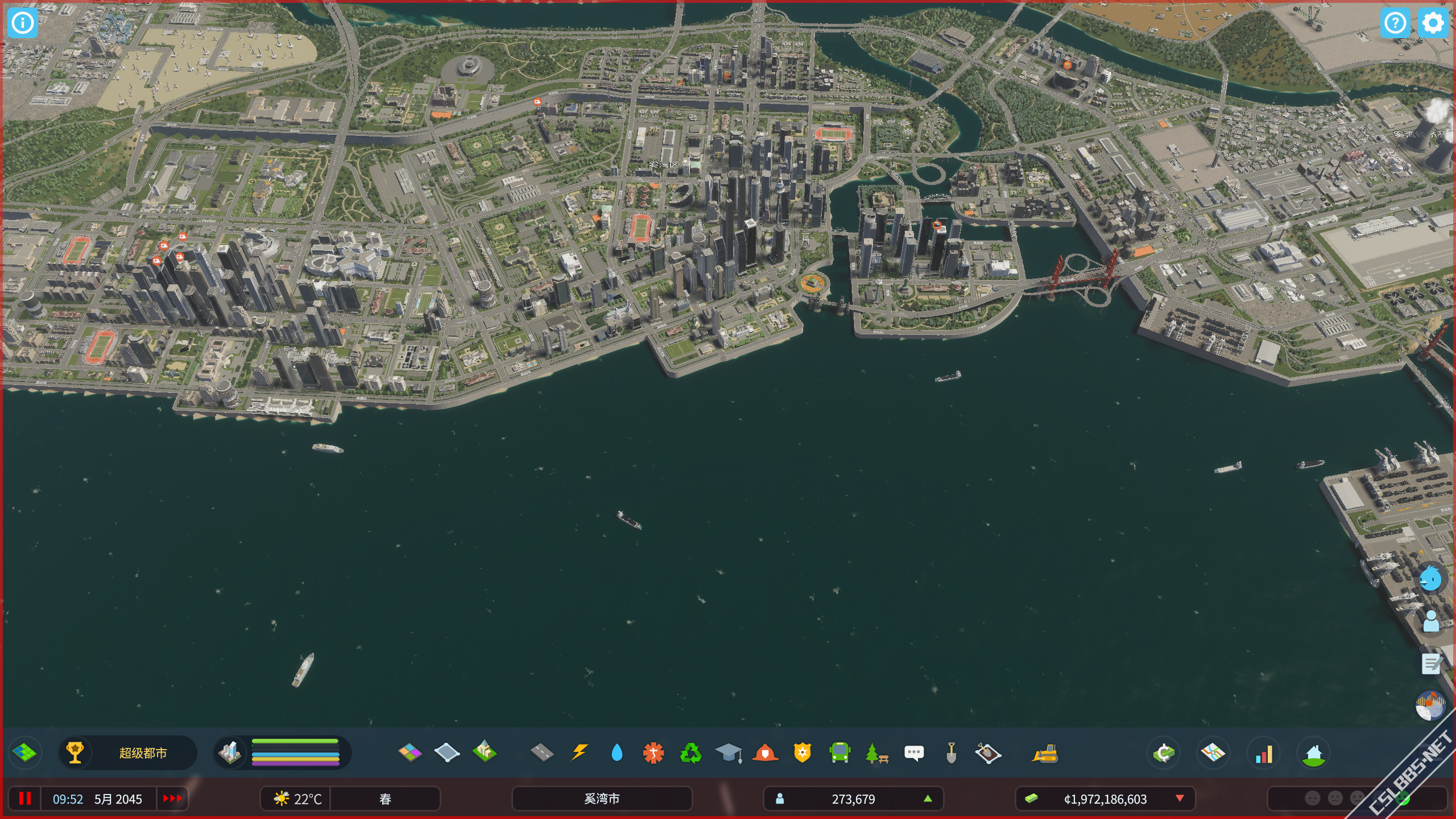Viewport: 1456px width, 819px height.
Task: Activate the yellow bulldozer tool
Action: (1045, 752)
